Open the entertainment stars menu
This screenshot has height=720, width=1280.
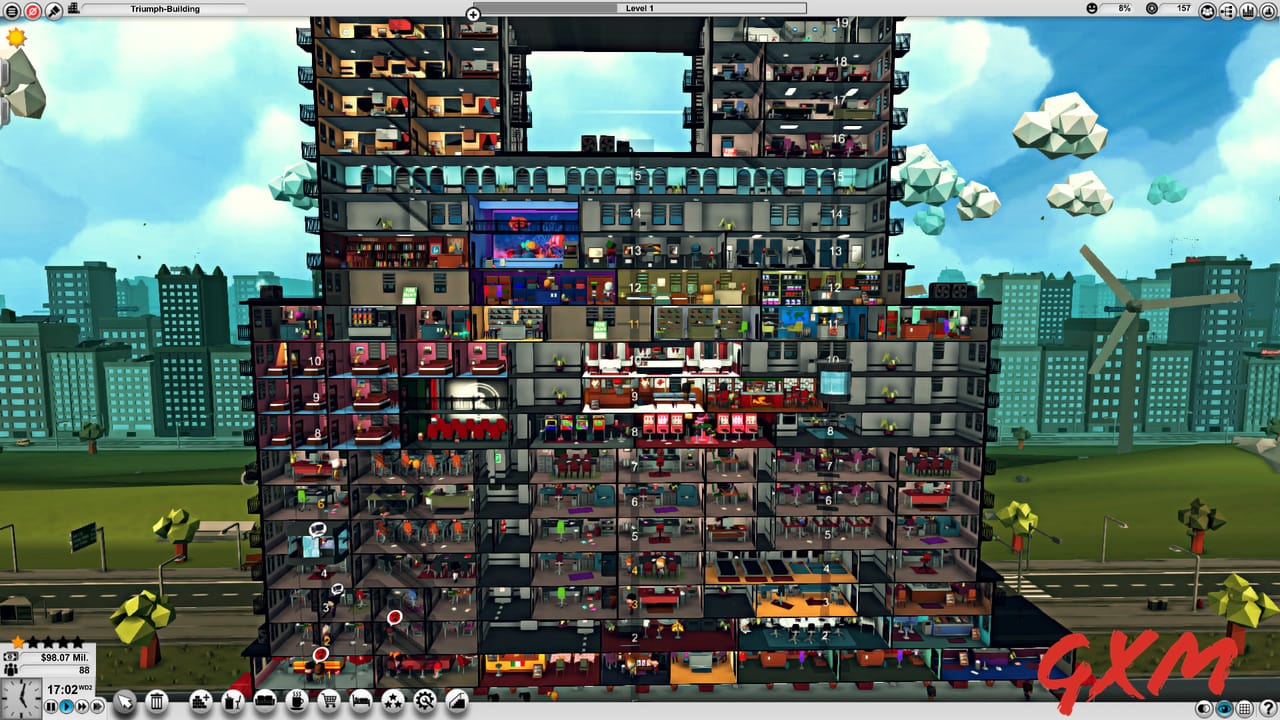394,703
